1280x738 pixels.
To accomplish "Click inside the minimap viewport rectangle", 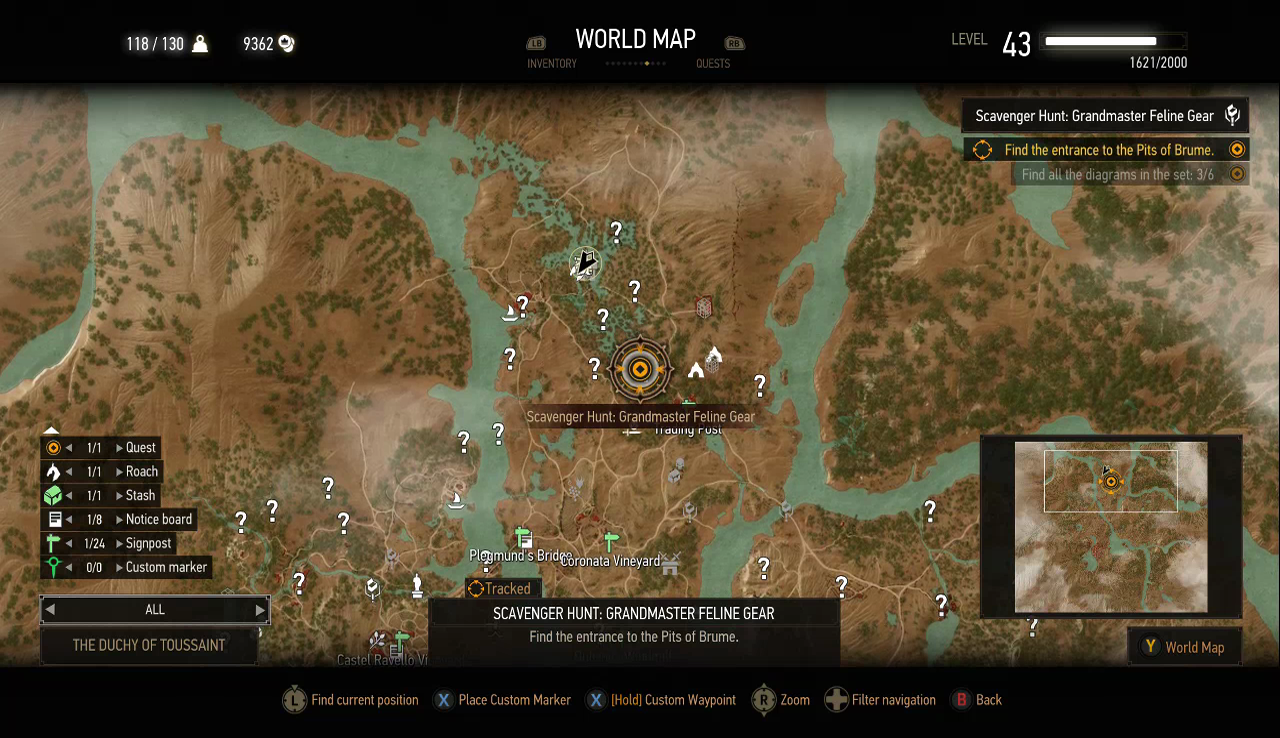I will pyautogui.click(x=1110, y=481).
